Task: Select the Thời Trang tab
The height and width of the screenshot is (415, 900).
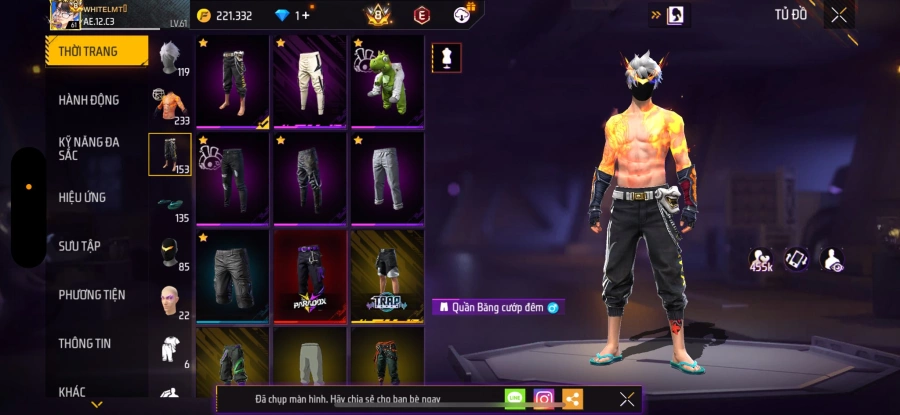Action: tap(88, 51)
